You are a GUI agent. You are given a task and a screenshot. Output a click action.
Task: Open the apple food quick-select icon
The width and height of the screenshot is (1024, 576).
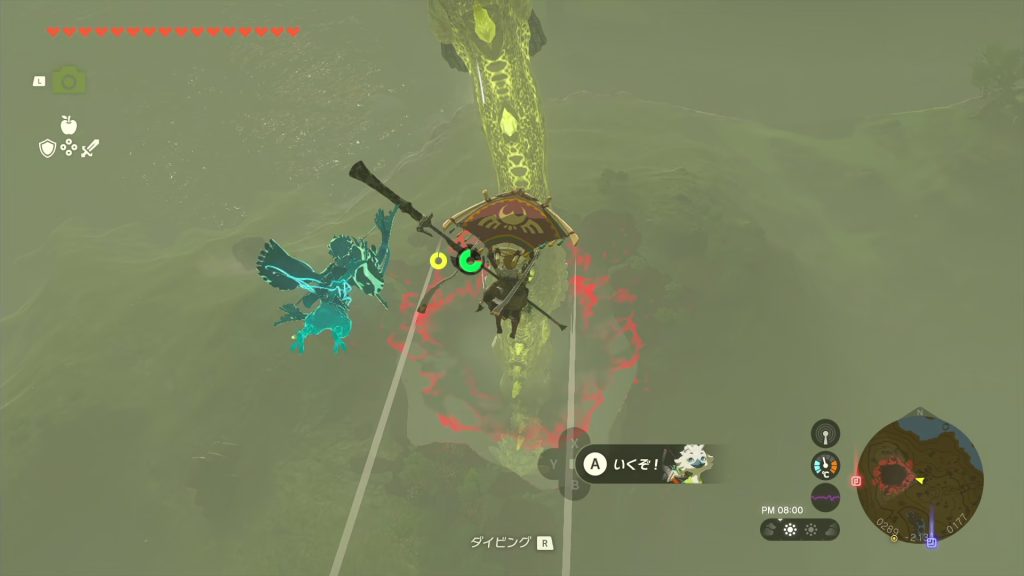[68, 125]
